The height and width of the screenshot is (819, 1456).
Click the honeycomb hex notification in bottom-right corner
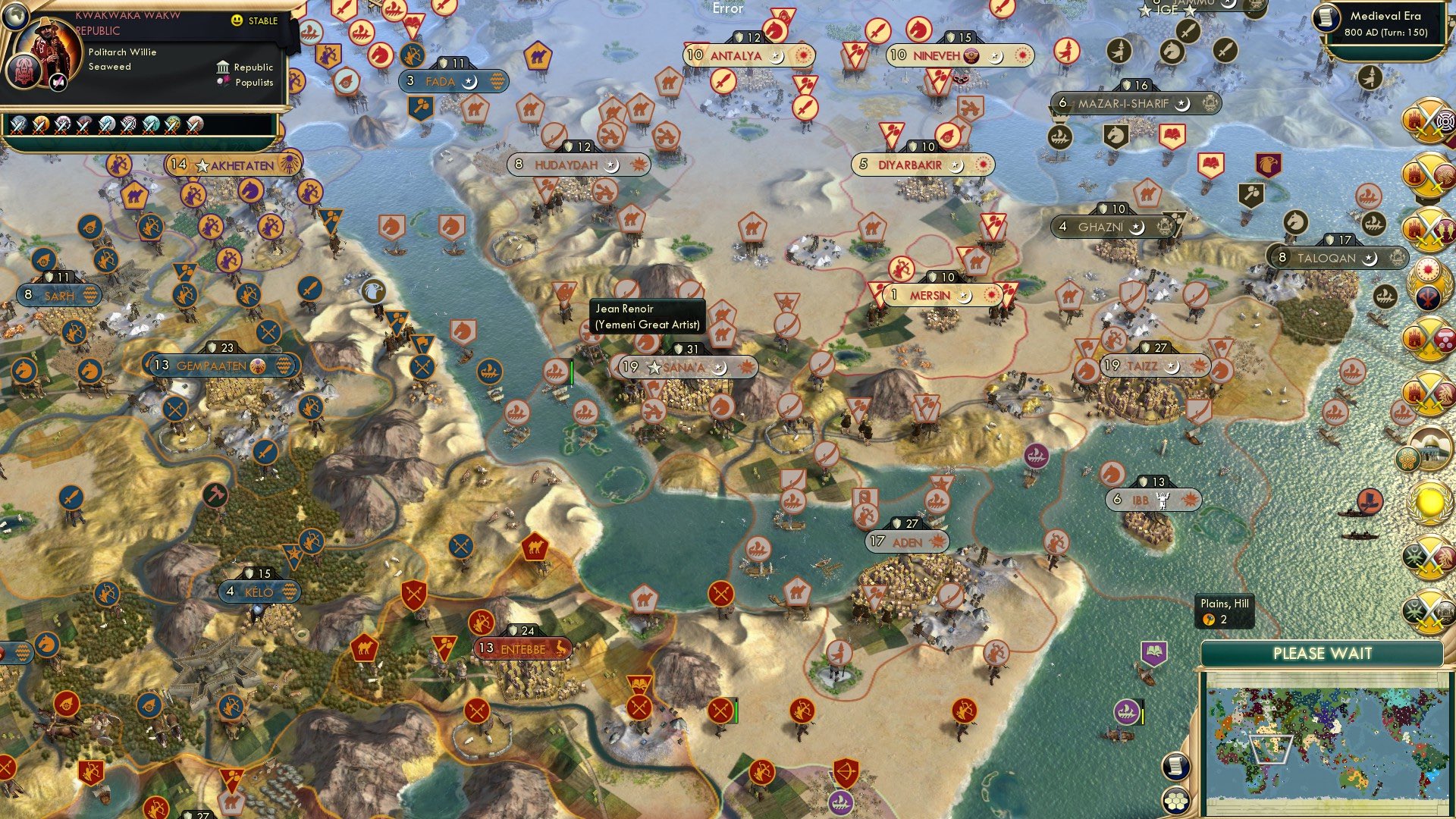[1178, 801]
